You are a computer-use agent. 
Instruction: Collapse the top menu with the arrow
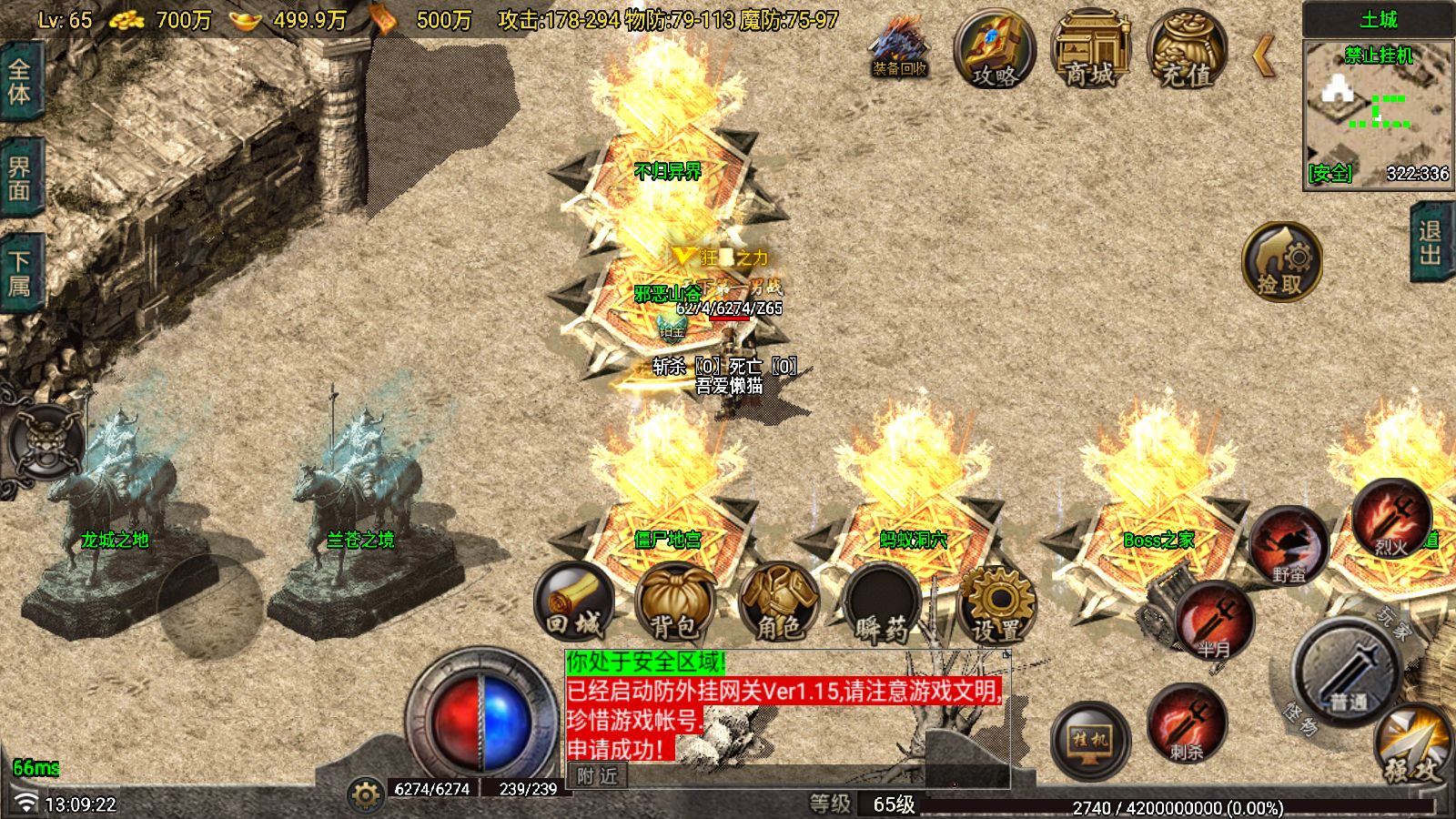pos(1264,56)
